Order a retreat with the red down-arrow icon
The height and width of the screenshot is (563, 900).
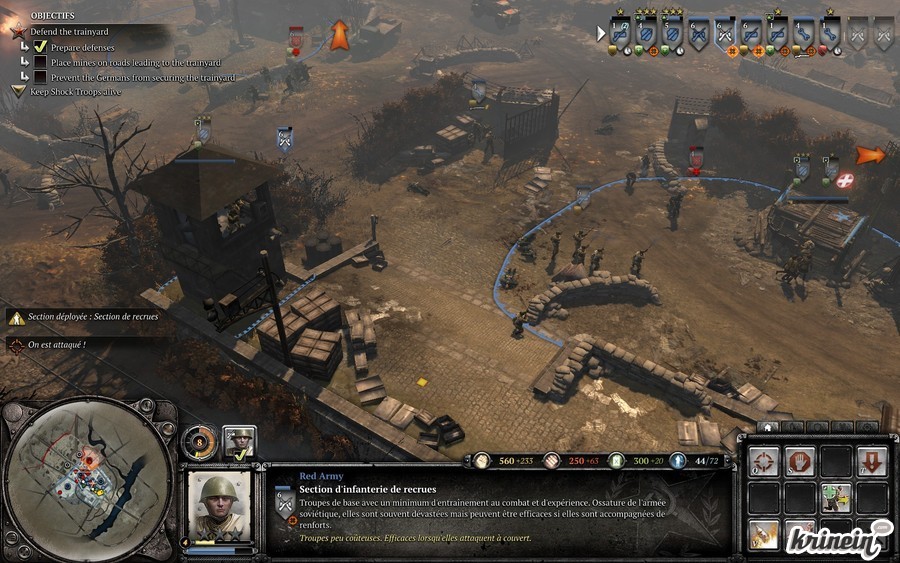click(x=871, y=461)
